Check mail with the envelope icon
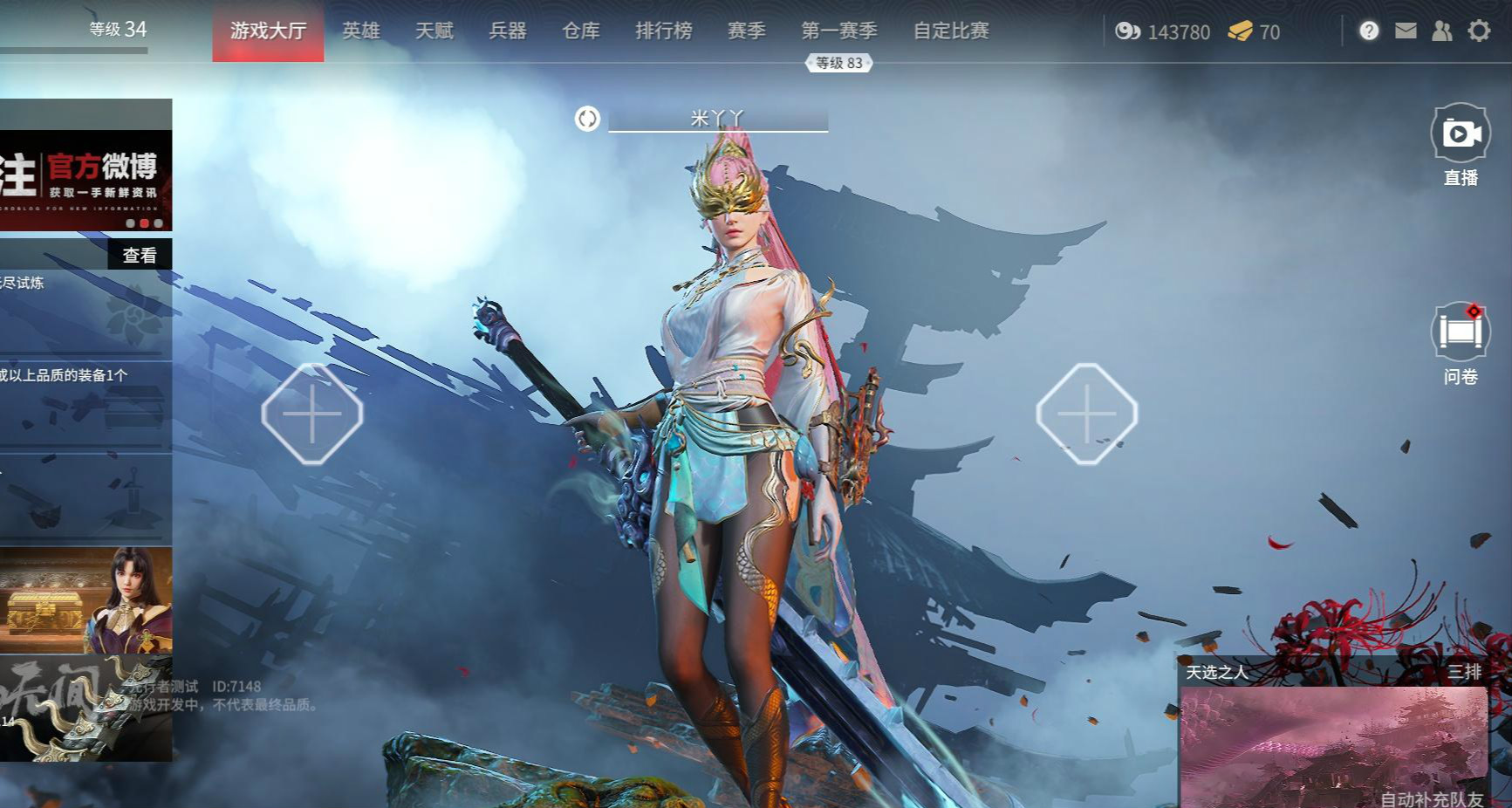 click(1406, 31)
